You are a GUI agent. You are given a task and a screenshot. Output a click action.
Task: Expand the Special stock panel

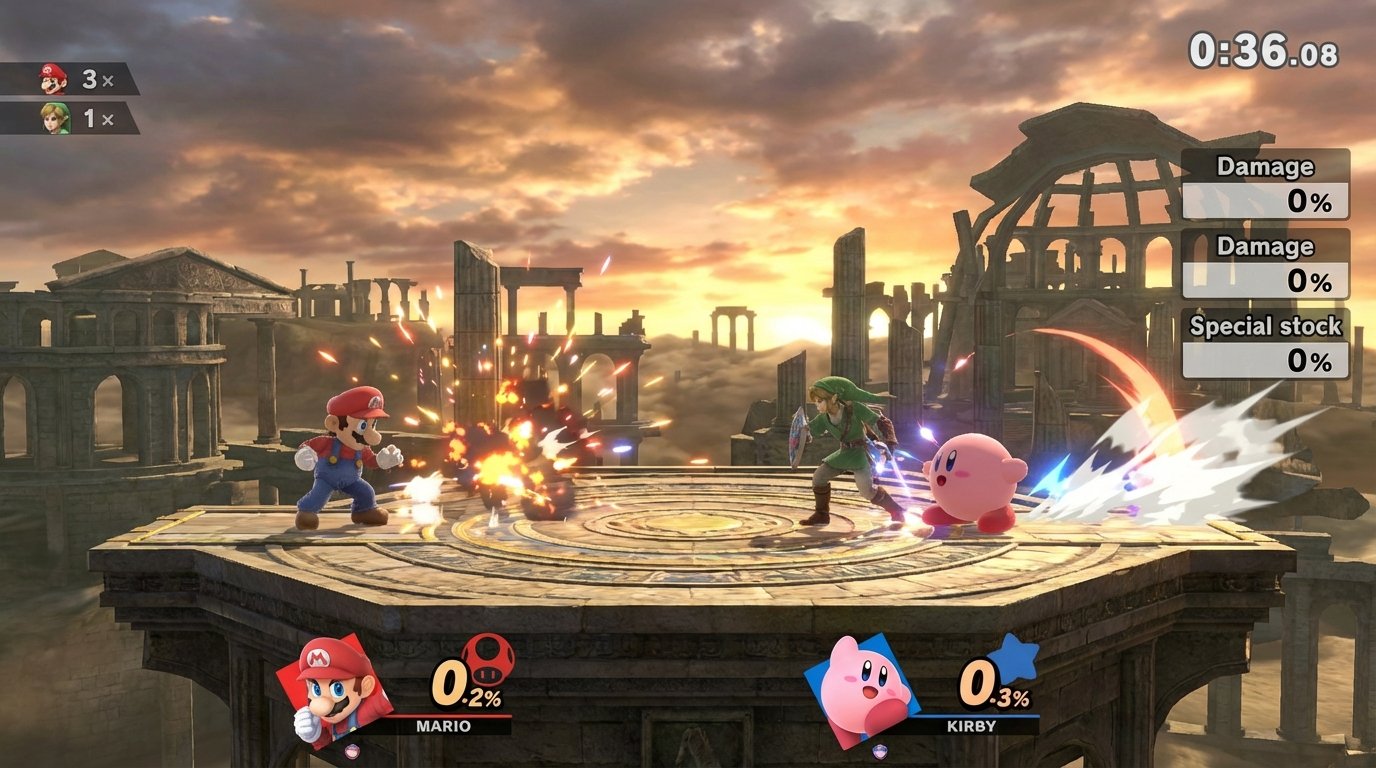[x=1264, y=326]
